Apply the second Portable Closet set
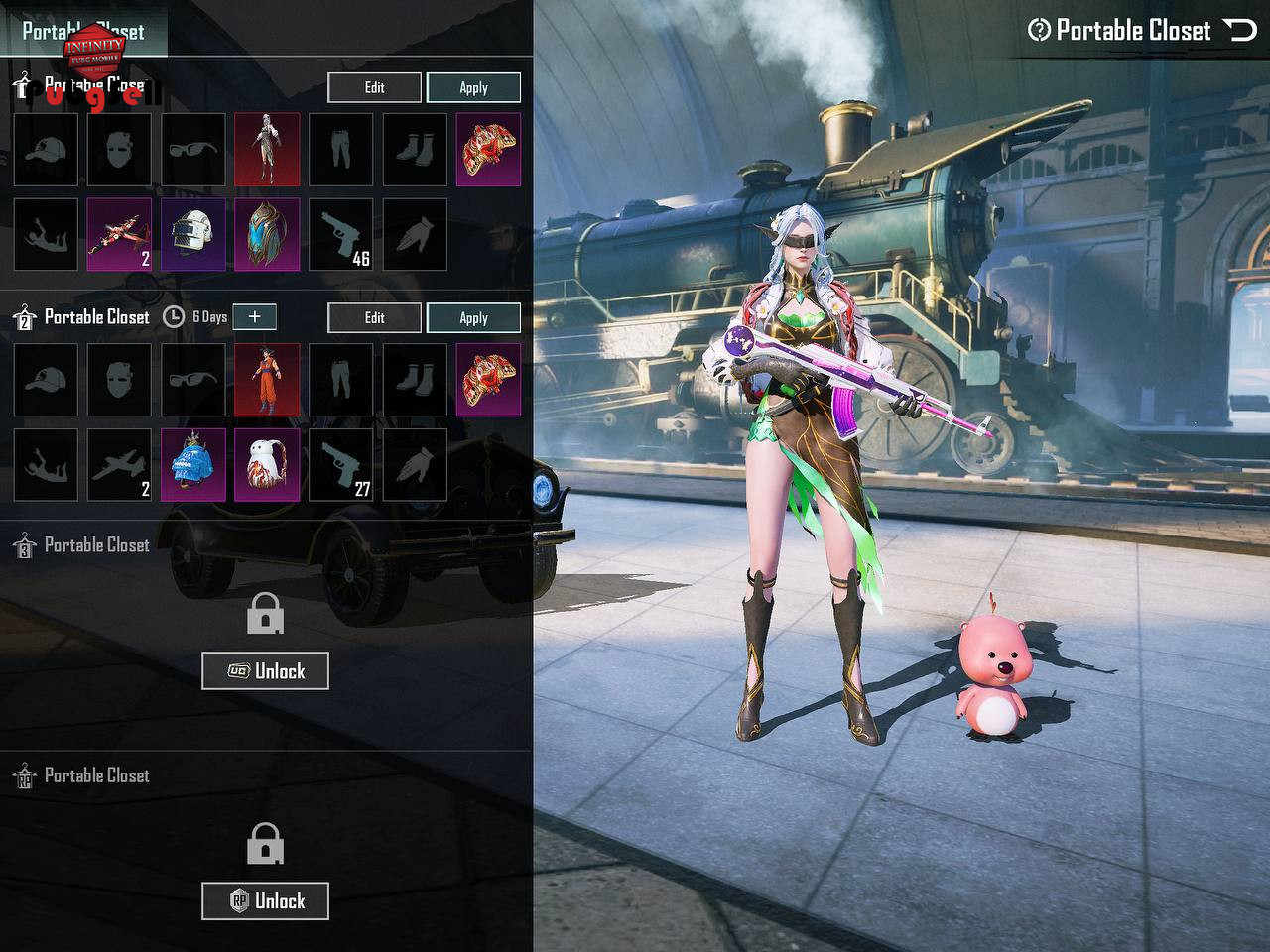The height and width of the screenshot is (952, 1270). point(473,317)
